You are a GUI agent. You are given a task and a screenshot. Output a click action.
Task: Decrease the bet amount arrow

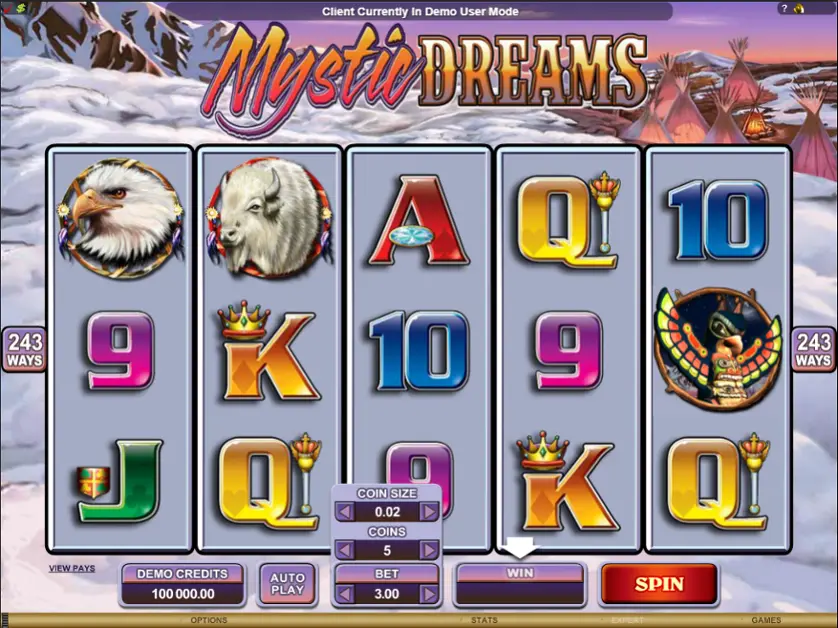point(344,594)
